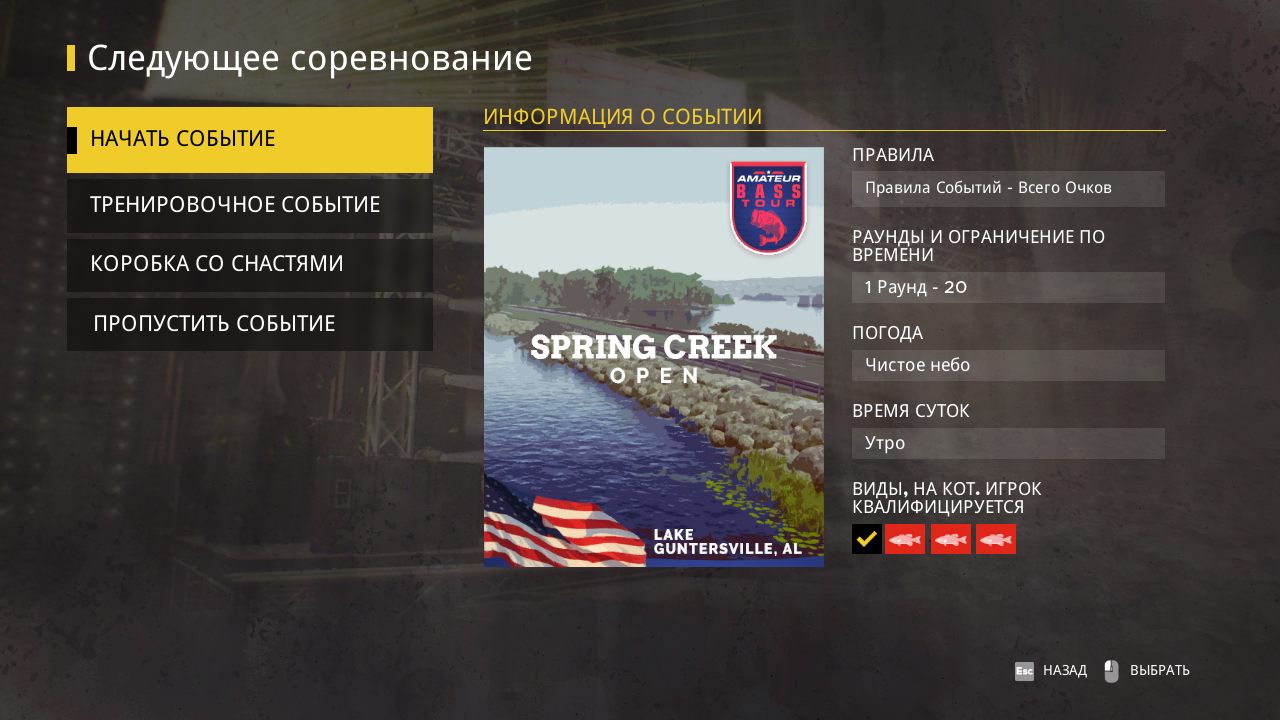Image resolution: width=1280 pixels, height=720 pixels.
Task: Click ПРОПУСТИТЬ СОБЫТИЕ to skip the event
Action: [x=249, y=323]
